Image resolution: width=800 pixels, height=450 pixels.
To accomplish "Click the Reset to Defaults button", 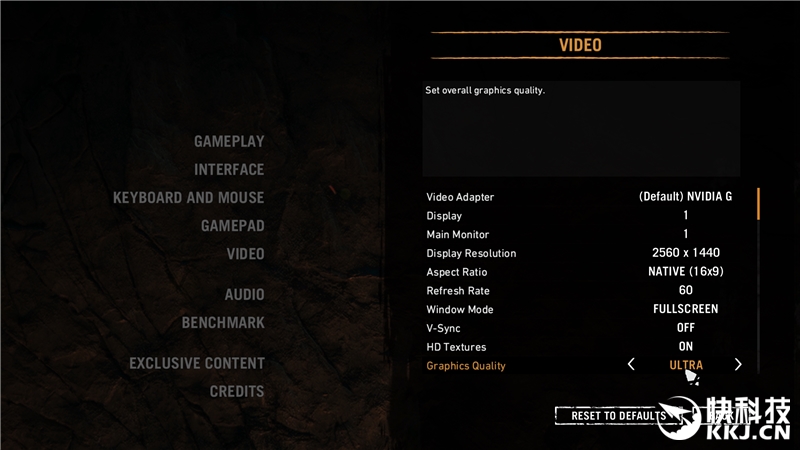I will (618, 415).
